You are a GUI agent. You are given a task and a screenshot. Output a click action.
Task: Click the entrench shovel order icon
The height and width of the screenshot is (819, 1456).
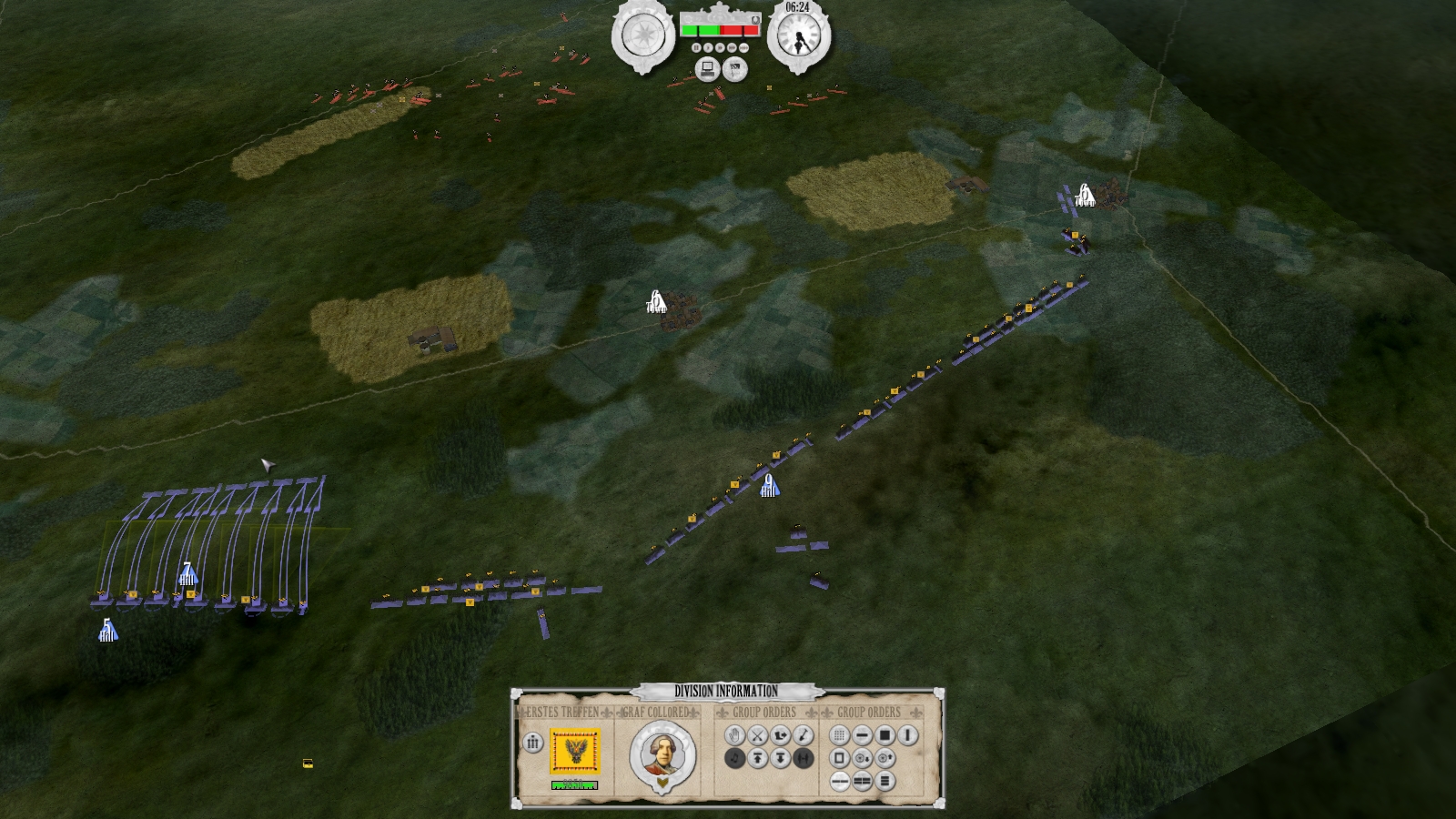803,734
